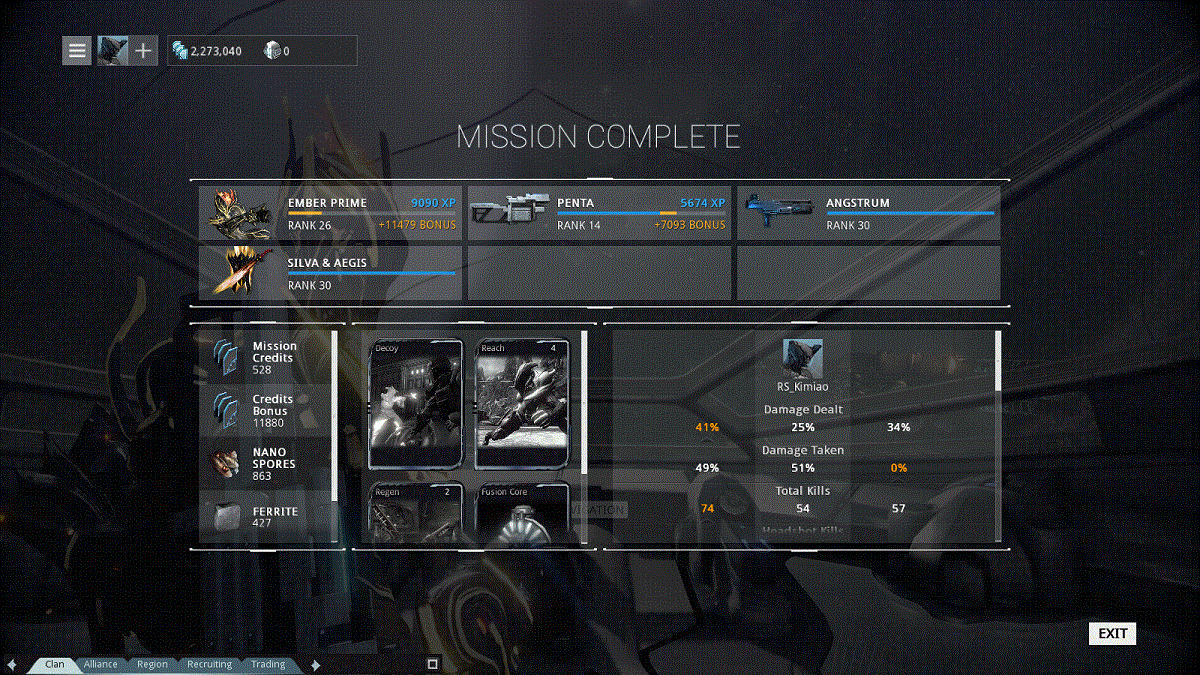Pick the Fusion Core card
Screen dimensions: 1200x675
click(x=522, y=513)
